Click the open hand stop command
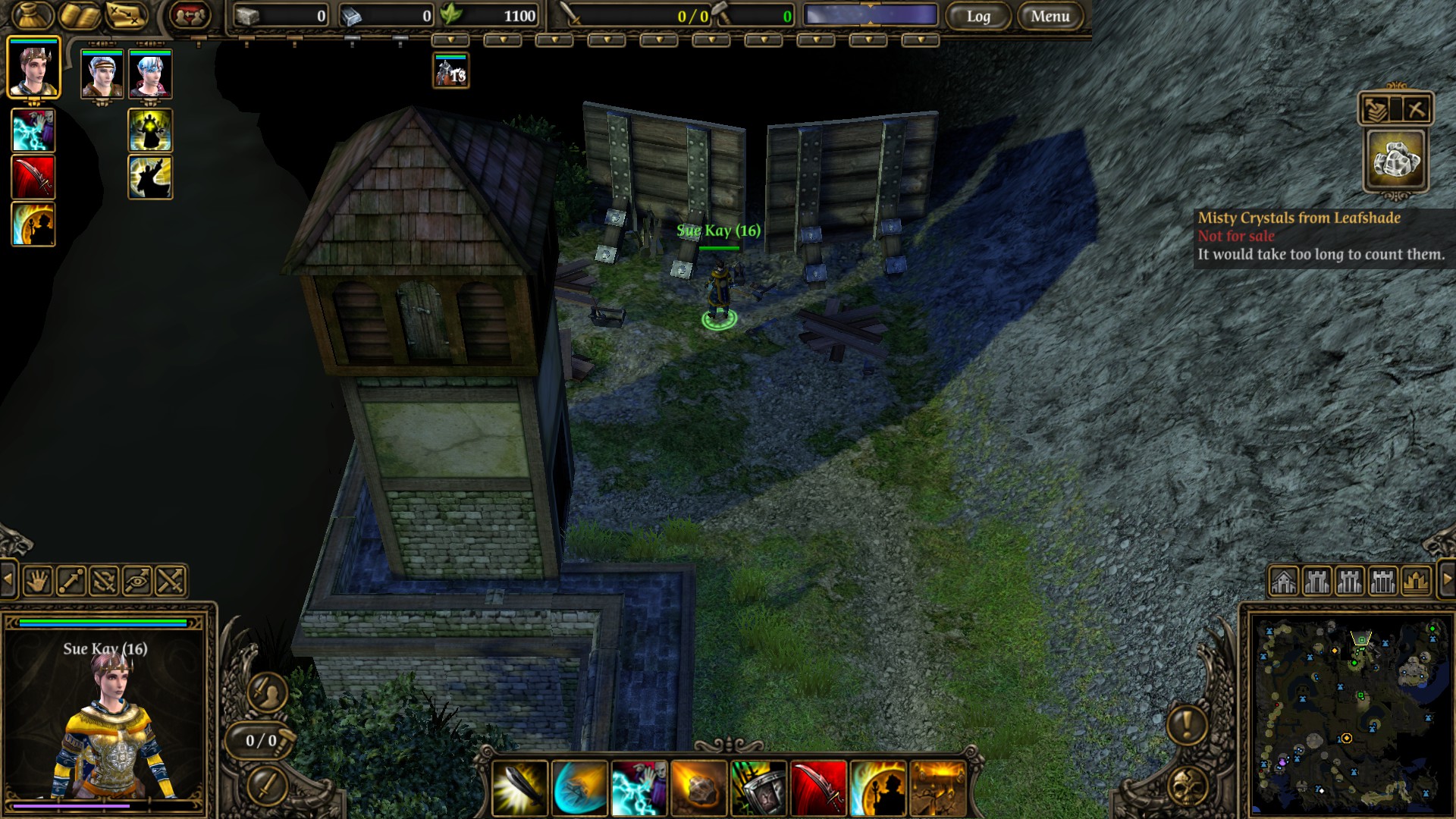The image size is (1456, 819). point(37,582)
